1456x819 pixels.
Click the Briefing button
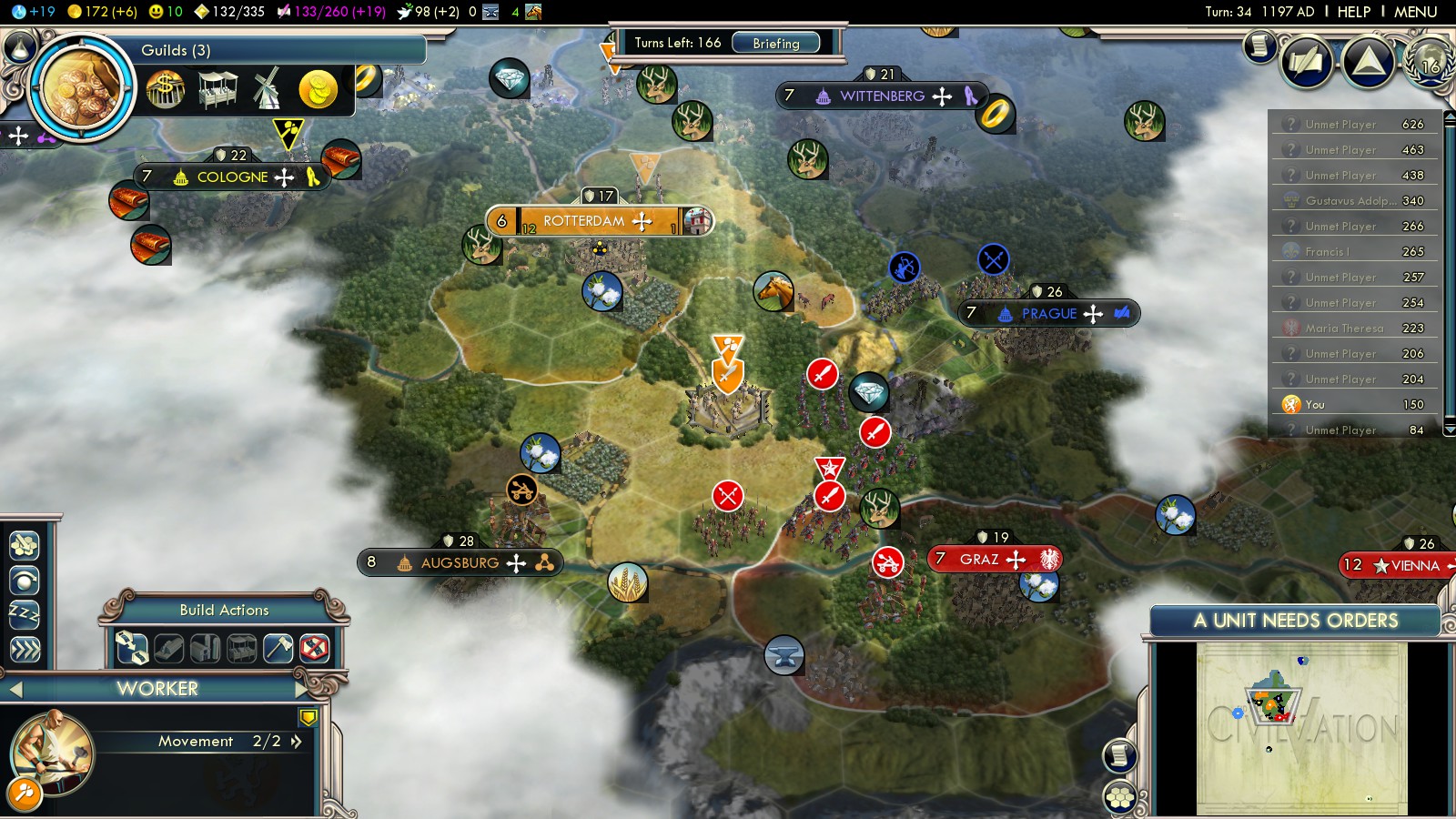pyautogui.click(x=775, y=43)
